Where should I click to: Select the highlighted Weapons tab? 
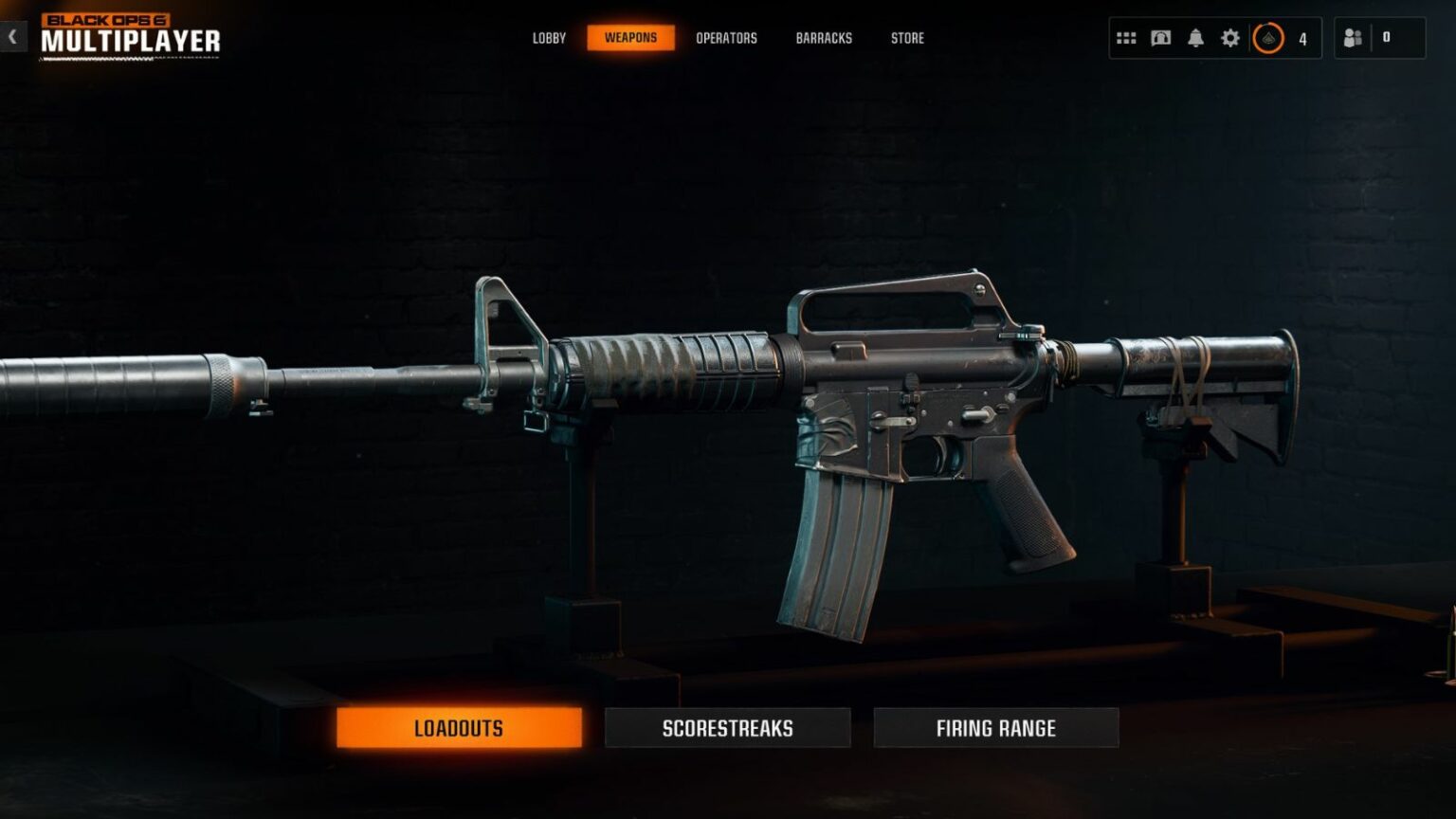[630, 38]
